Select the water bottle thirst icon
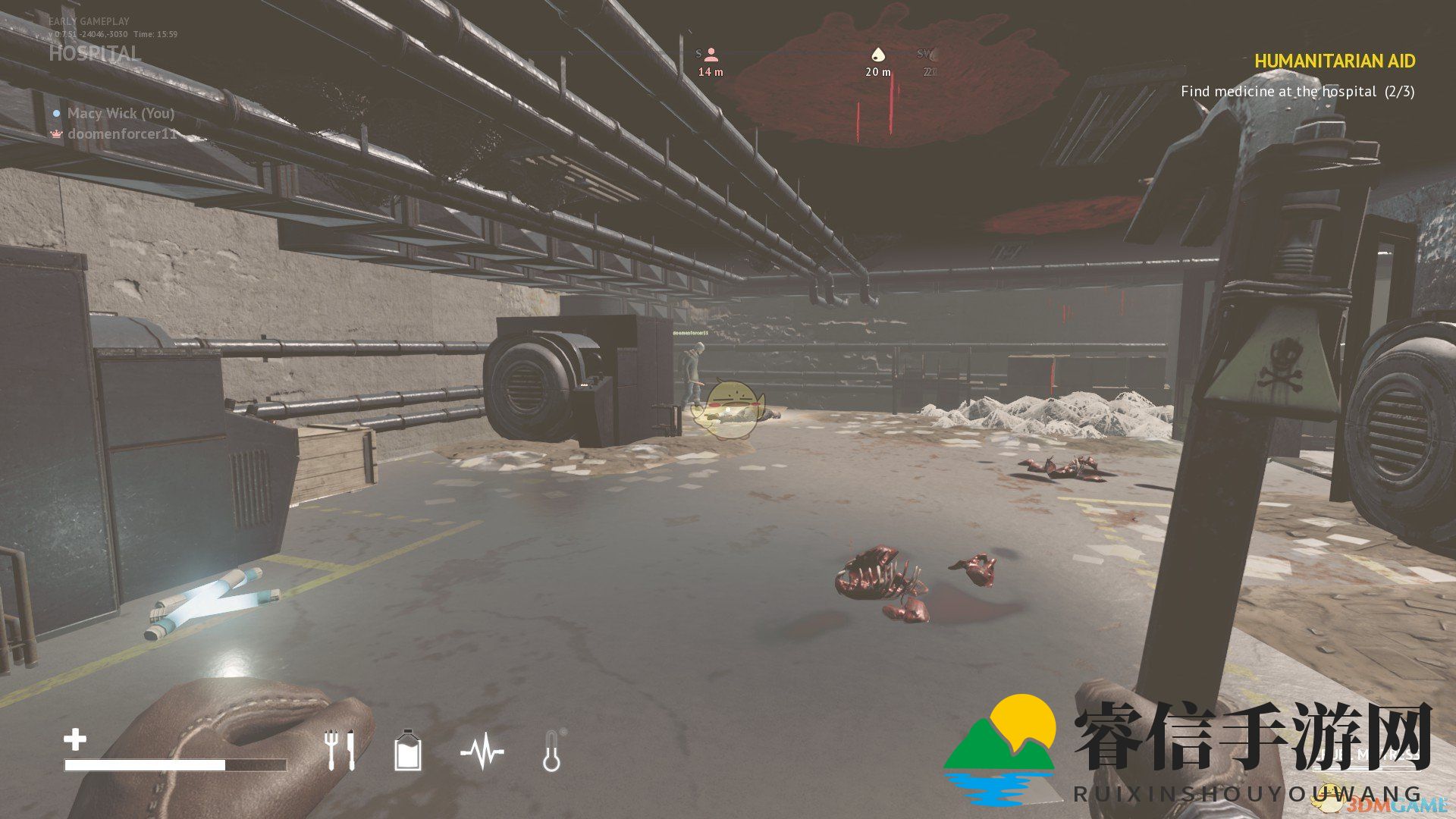1456x819 pixels. [x=408, y=751]
